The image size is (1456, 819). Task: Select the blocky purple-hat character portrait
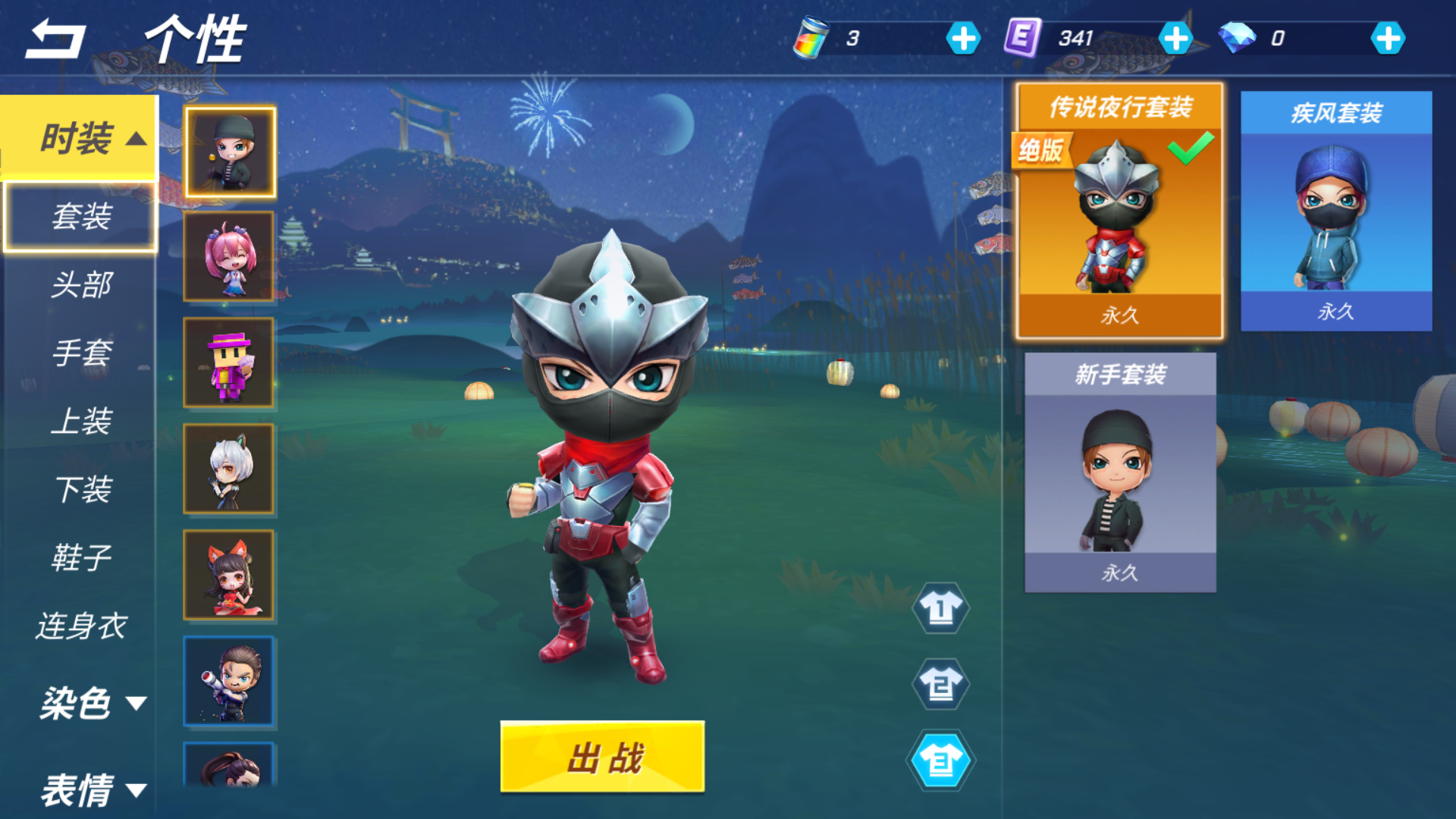(x=229, y=363)
